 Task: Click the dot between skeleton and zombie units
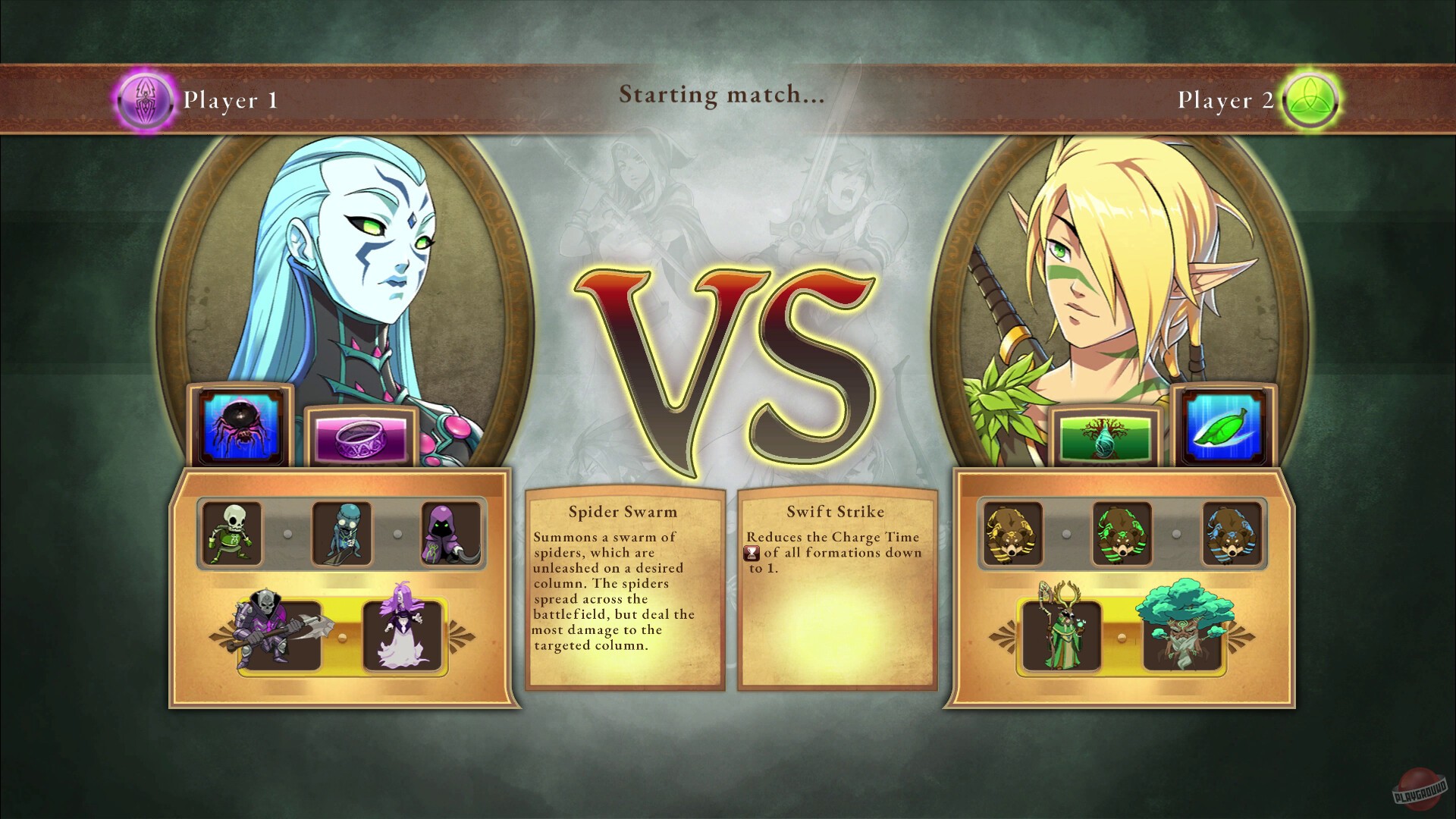point(288,534)
